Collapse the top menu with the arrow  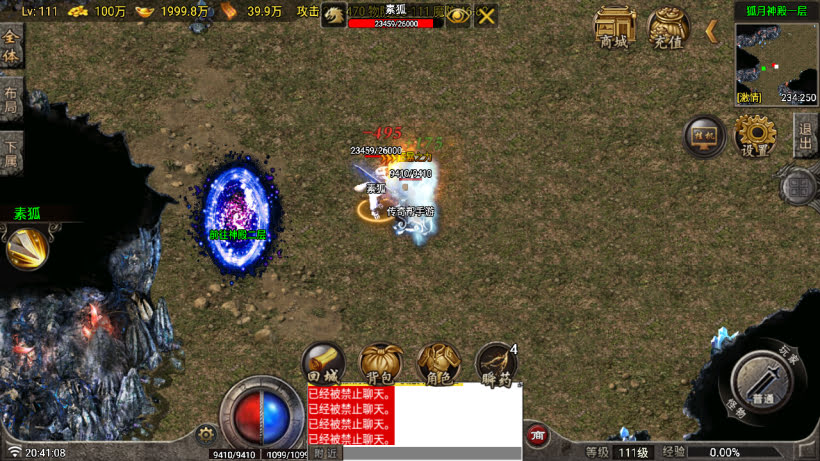click(712, 31)
